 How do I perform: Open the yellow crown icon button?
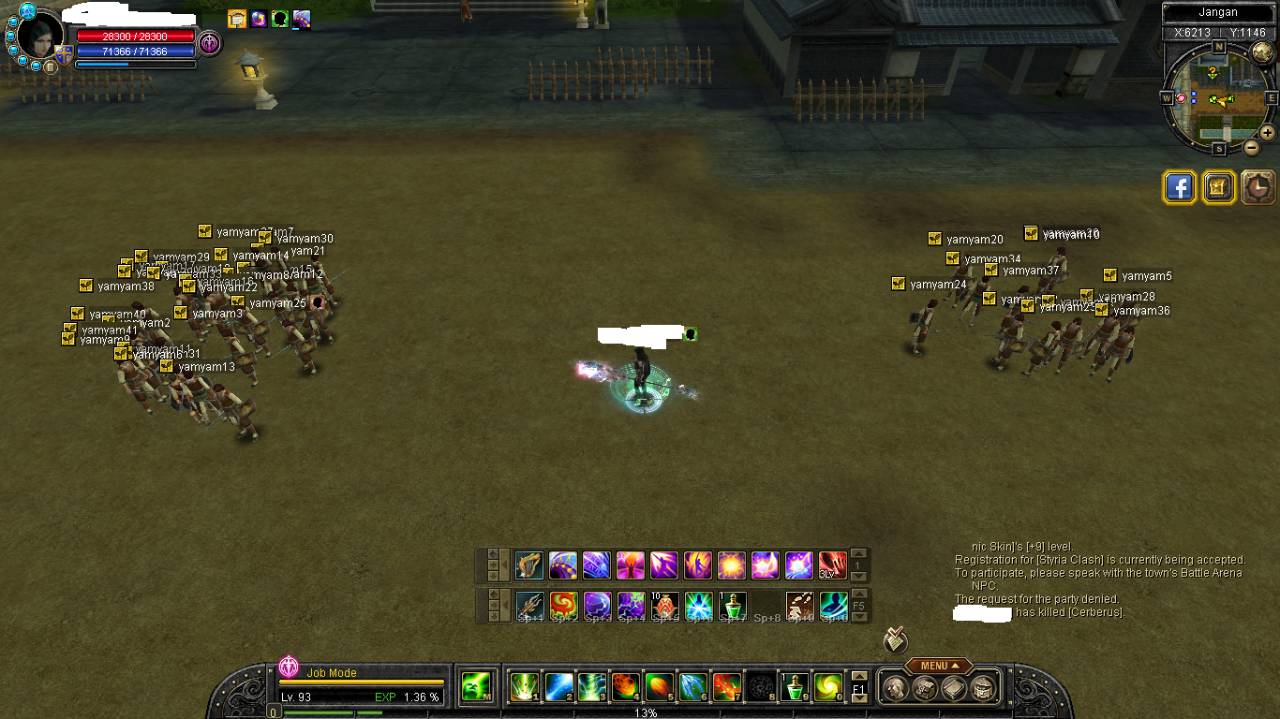tap(1219, 187)
